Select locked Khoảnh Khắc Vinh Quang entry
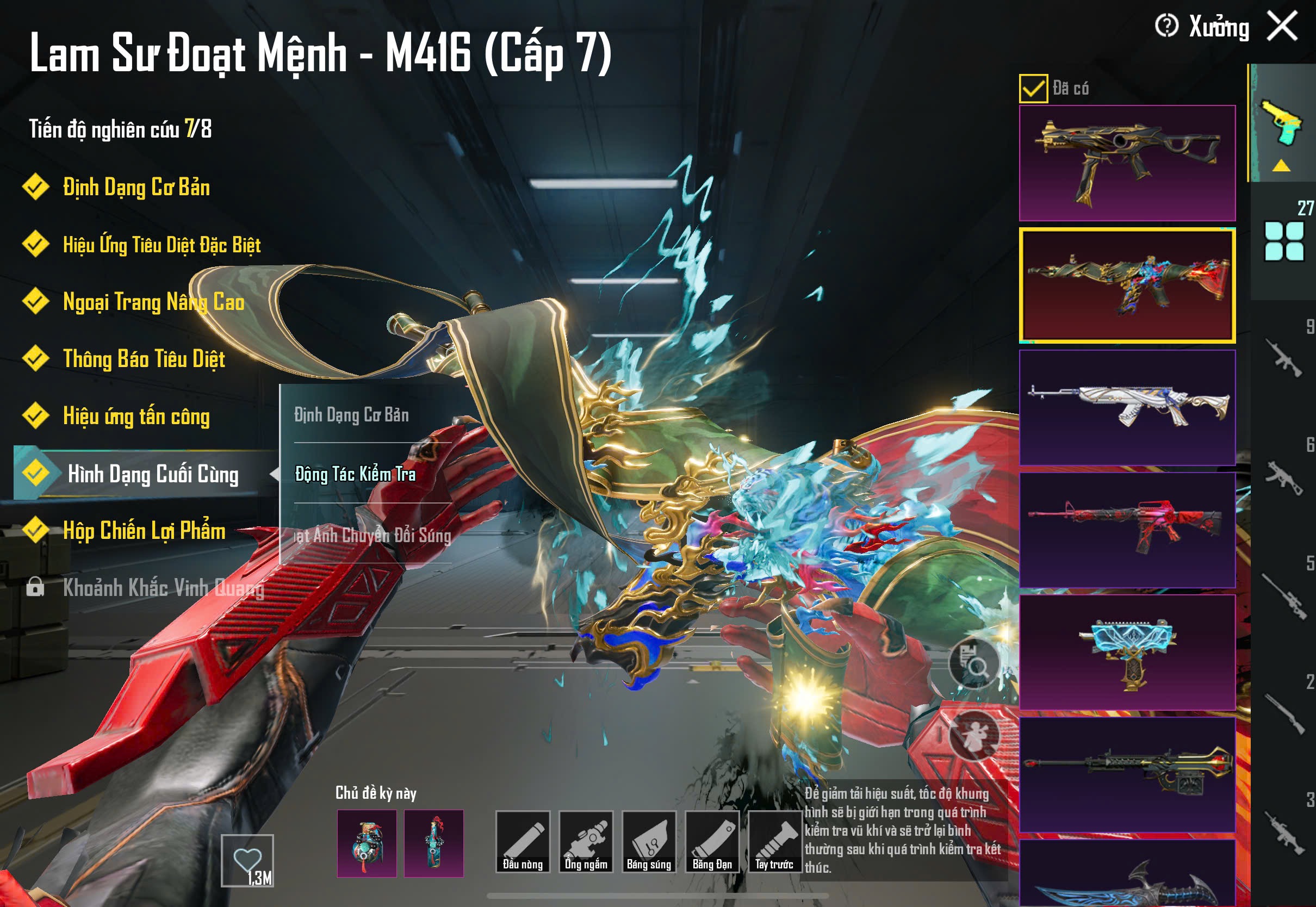The width and height of the screenshot is (1316, 907). (x=163, y=588)
